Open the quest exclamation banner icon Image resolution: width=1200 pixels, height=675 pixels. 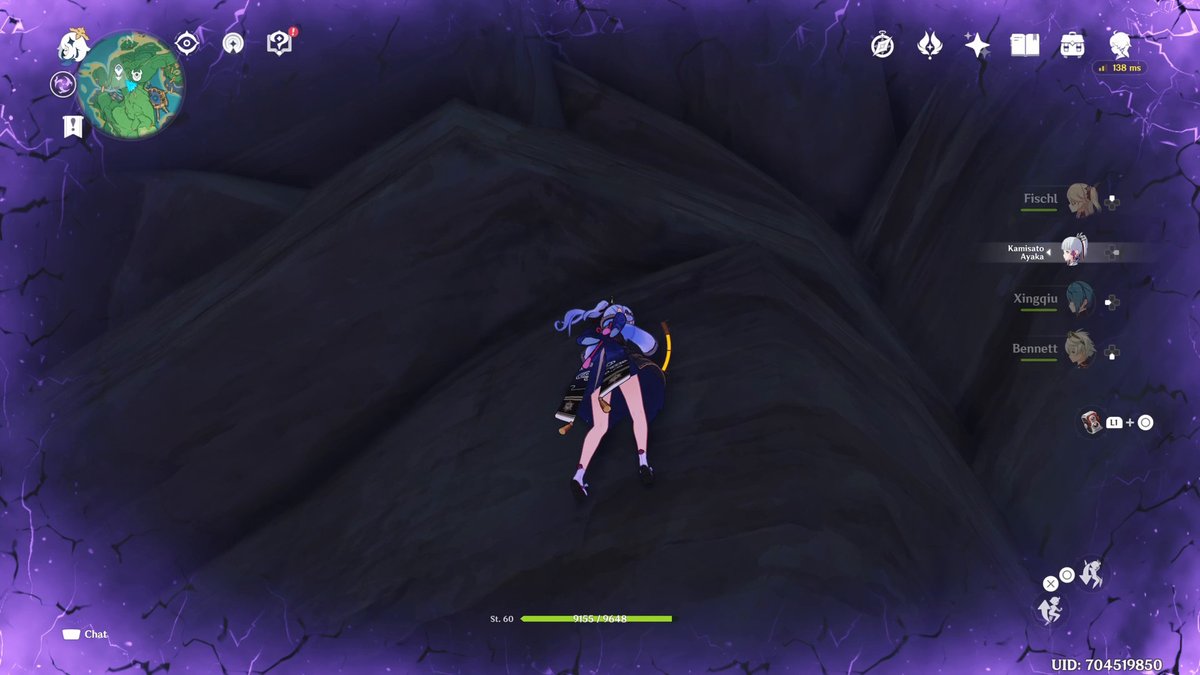point(72,126)
